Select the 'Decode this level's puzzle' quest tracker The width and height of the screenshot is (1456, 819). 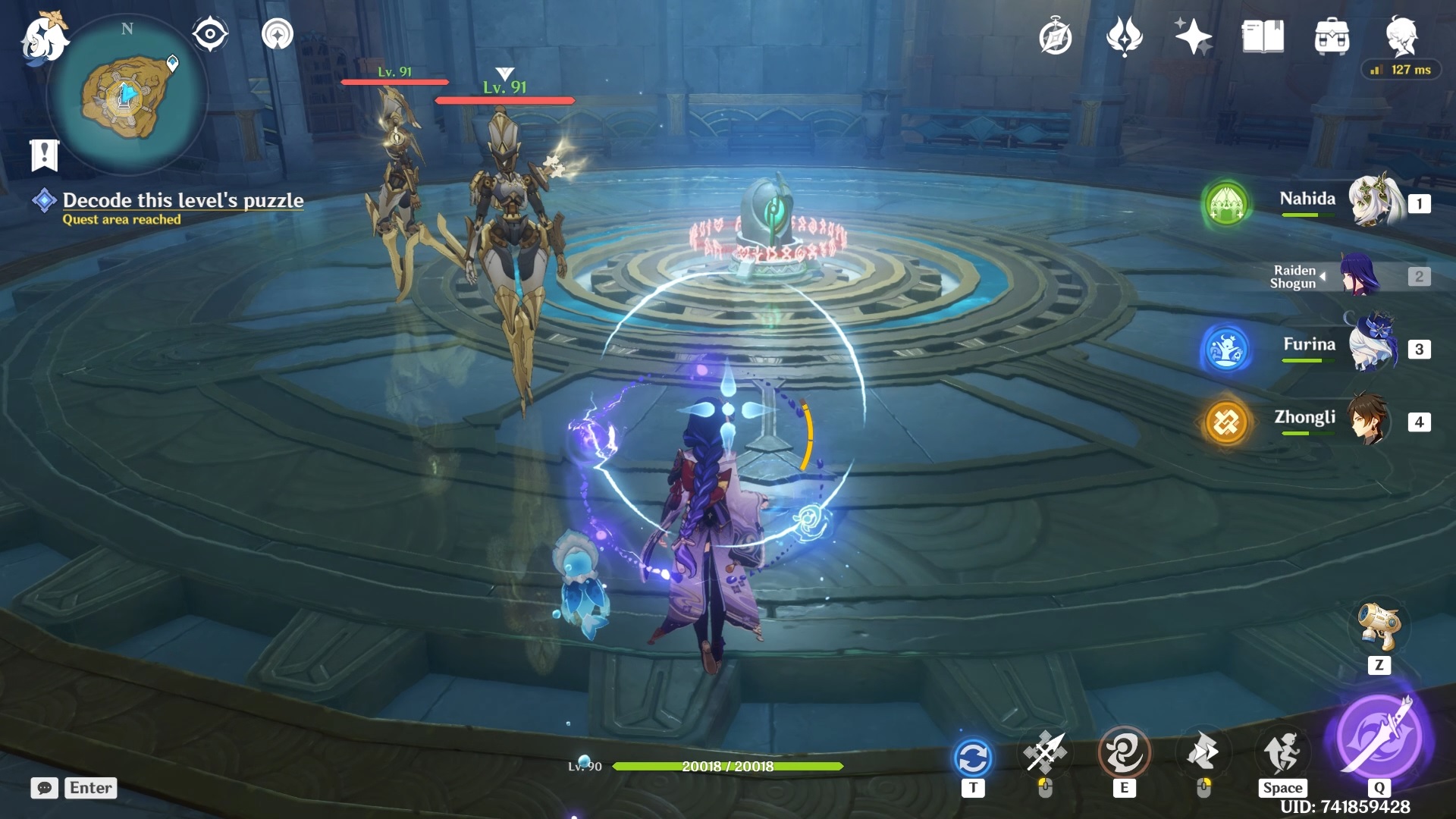tap(182, 200)
